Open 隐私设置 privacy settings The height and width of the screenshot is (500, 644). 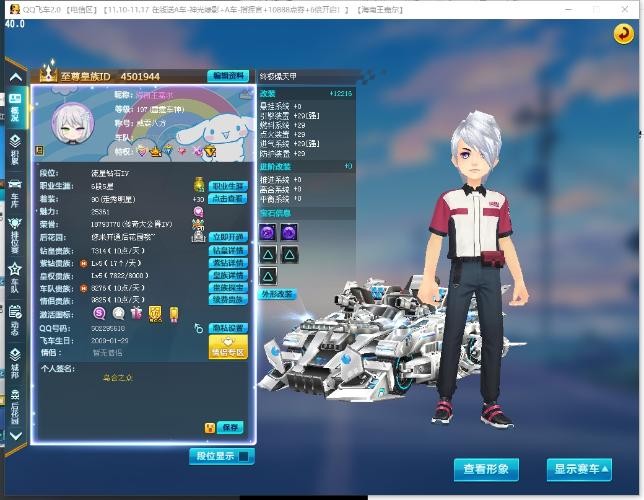[x=228, y=327]
